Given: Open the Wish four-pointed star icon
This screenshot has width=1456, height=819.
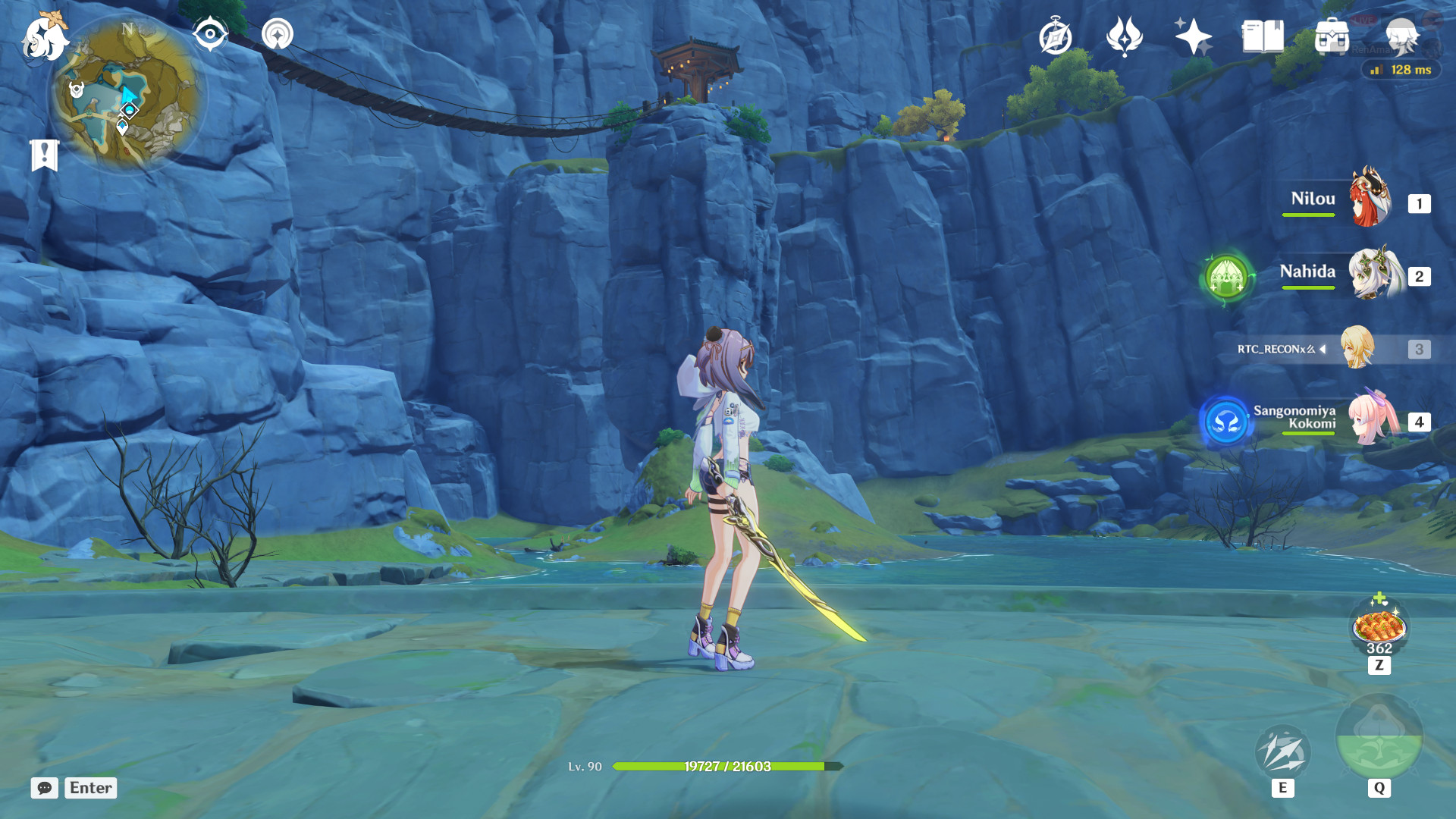Looking at the screenshot, I should tap(1193, 36).
